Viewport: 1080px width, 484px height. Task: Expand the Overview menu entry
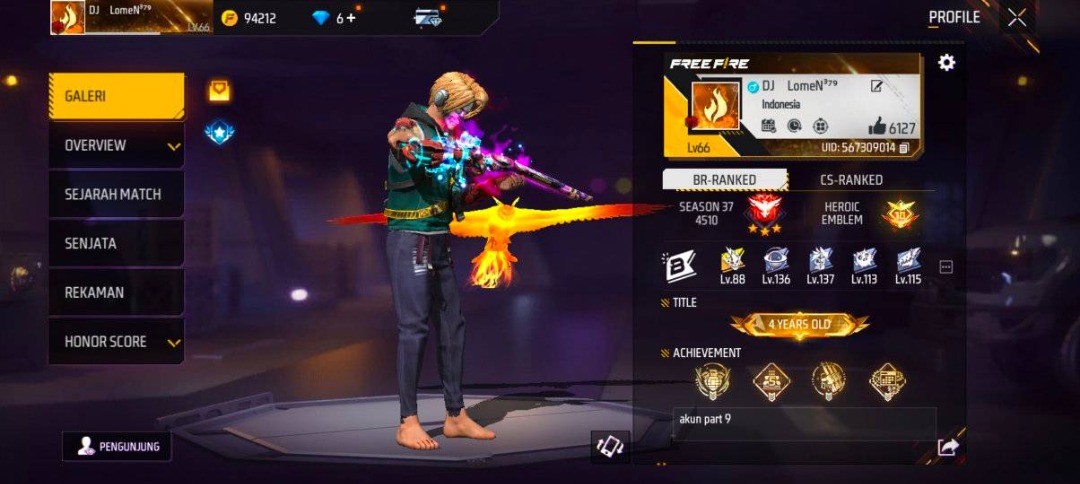(x=116, y=146)
